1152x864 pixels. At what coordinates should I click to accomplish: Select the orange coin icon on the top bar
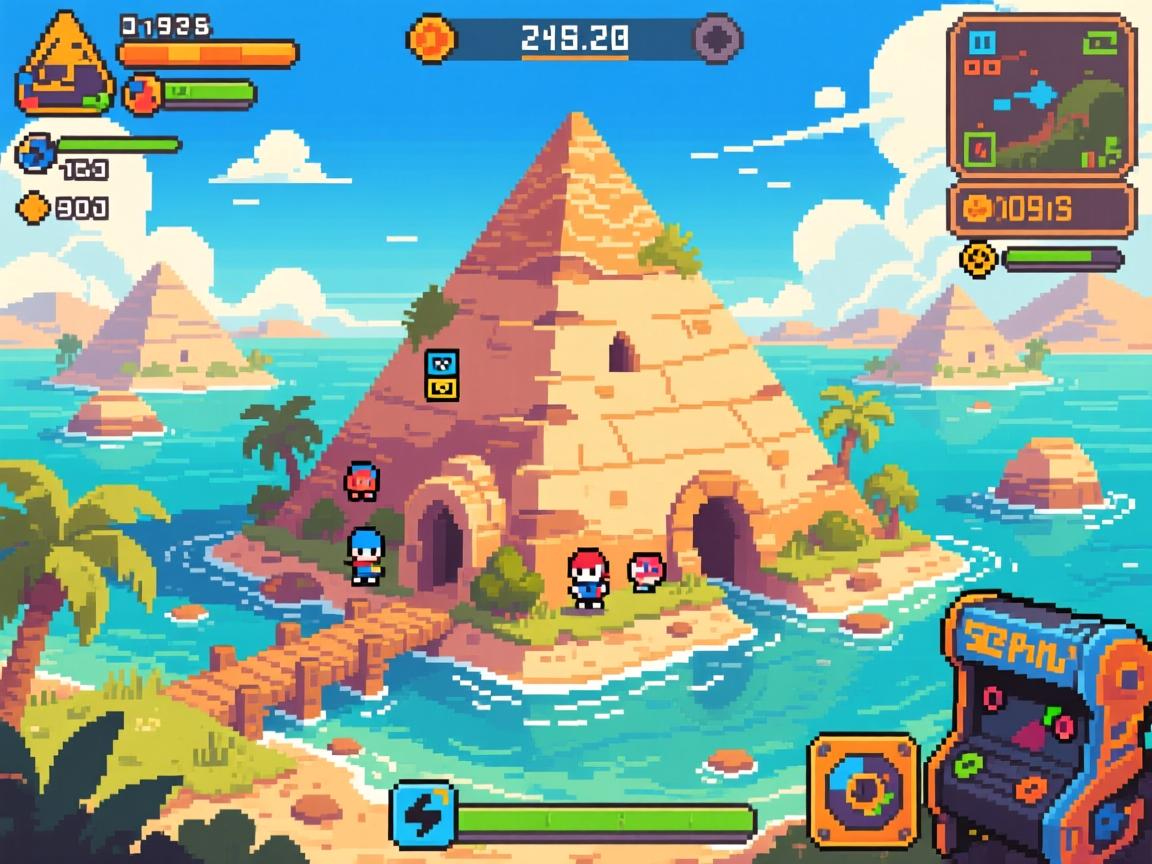pos(432,38)
